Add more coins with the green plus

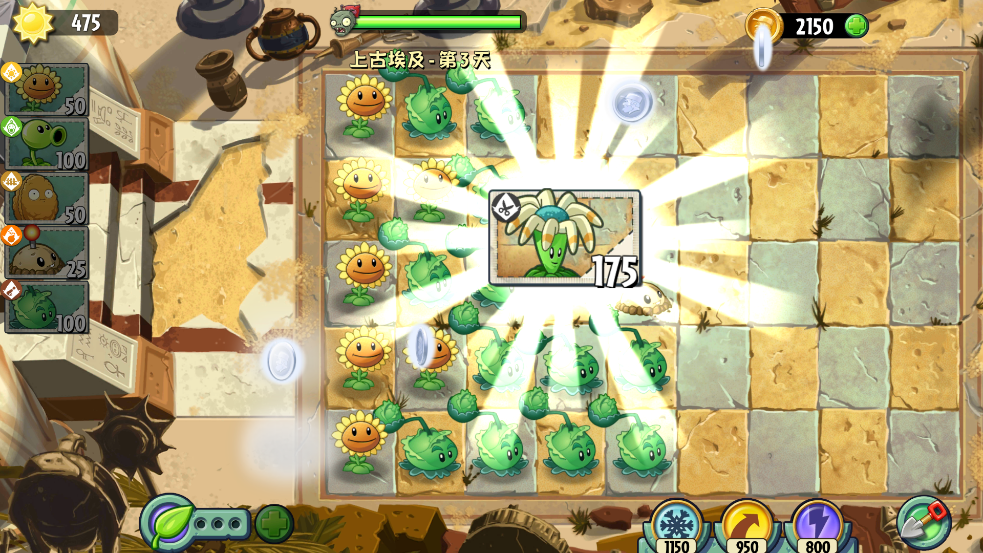point(856,26)
